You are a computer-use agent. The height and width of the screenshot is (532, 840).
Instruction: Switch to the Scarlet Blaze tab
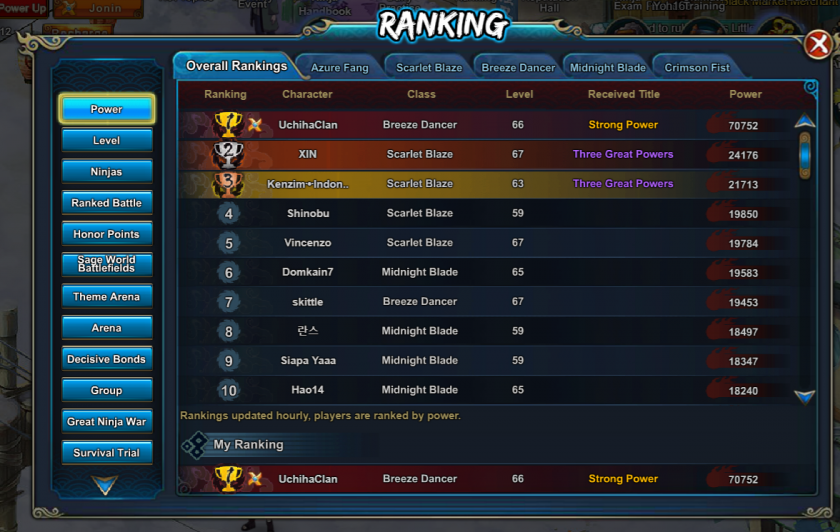click(x=429, y=68)
